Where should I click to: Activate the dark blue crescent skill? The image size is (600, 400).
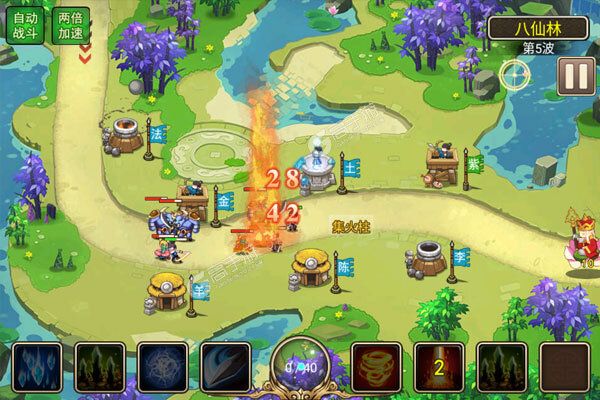click(x=223, y=366)
